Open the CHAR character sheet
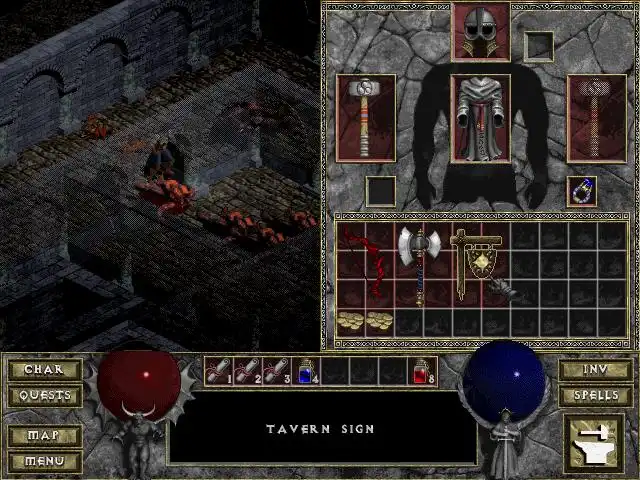Screen dimensions: 640x480 click(x=44, y=370)
